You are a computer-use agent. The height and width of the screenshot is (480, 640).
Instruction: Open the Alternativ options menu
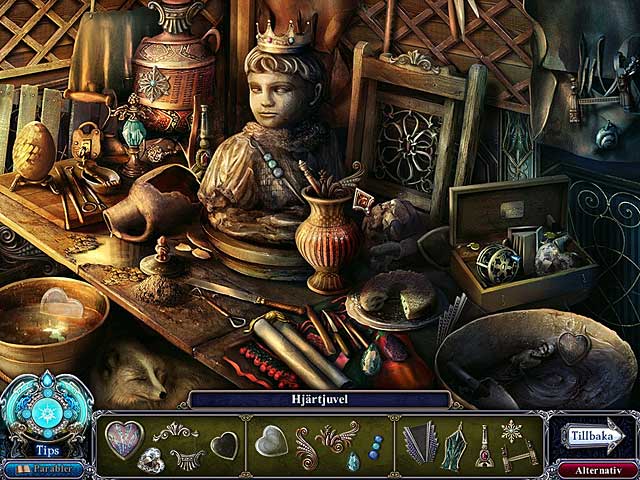pyautogui.click(x=597, y=468)
